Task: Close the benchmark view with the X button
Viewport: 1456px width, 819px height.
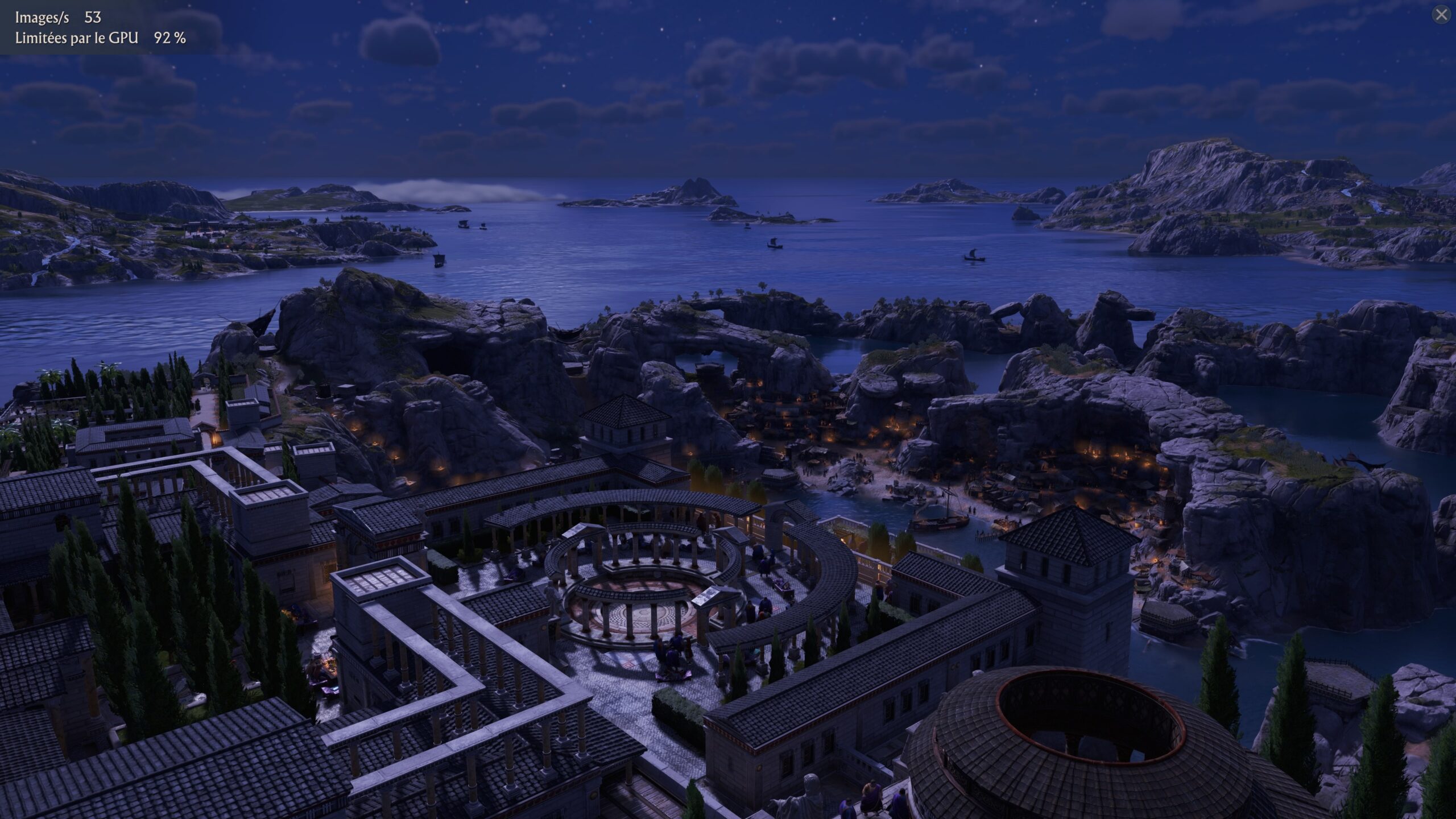Action: tap(1441, 15)
